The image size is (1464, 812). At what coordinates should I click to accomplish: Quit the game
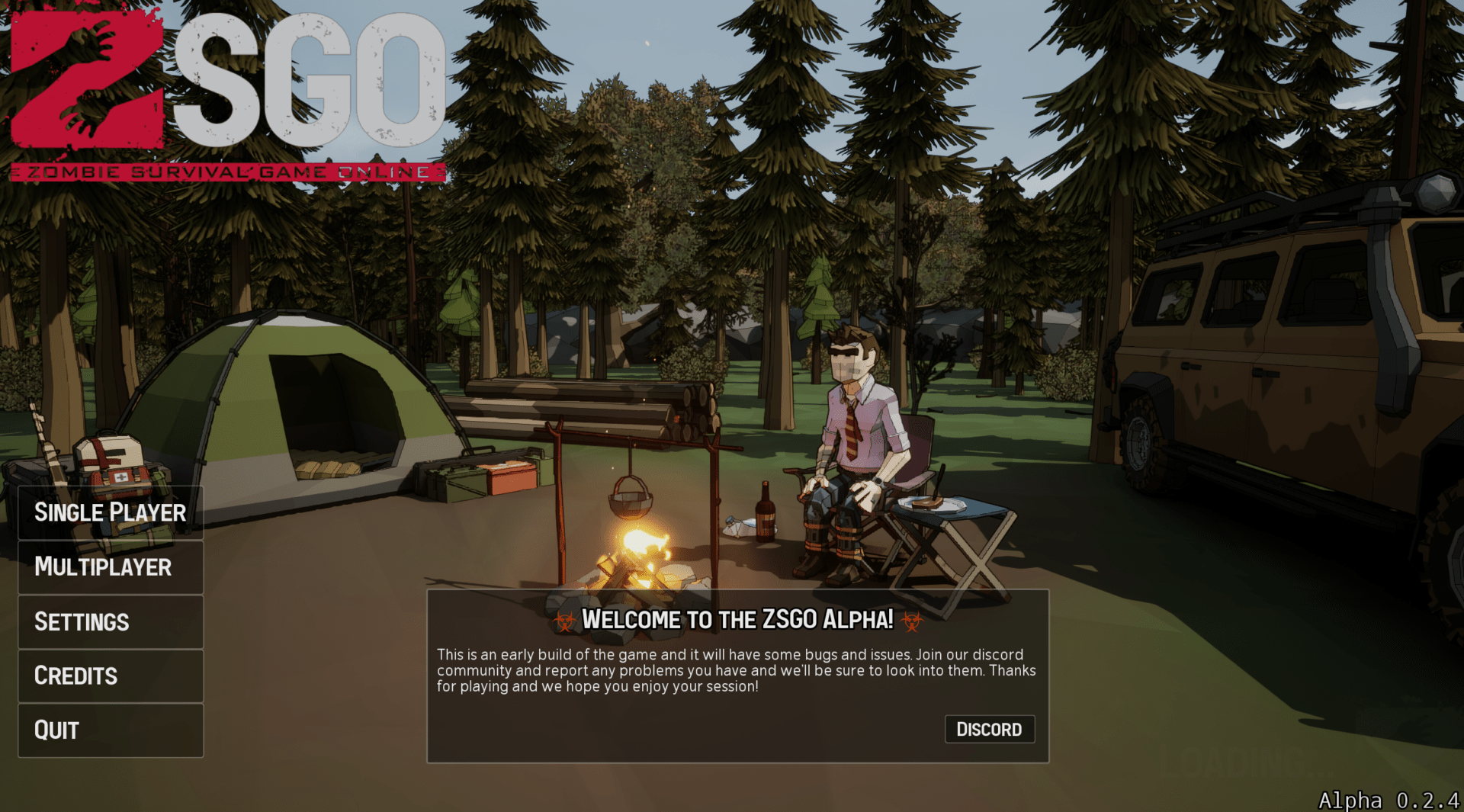(111, 730)
